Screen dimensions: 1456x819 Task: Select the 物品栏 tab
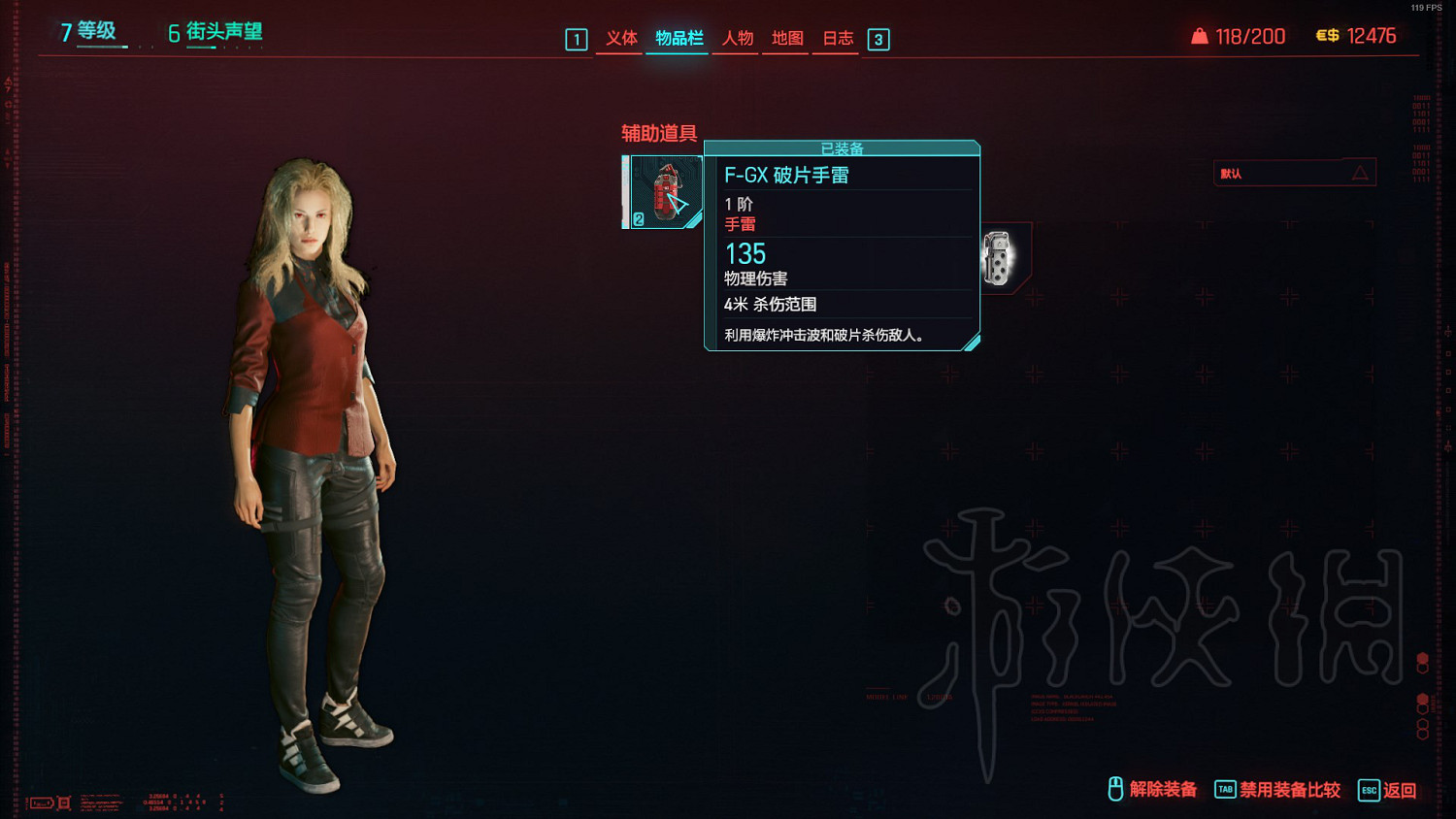pos(678,39)
